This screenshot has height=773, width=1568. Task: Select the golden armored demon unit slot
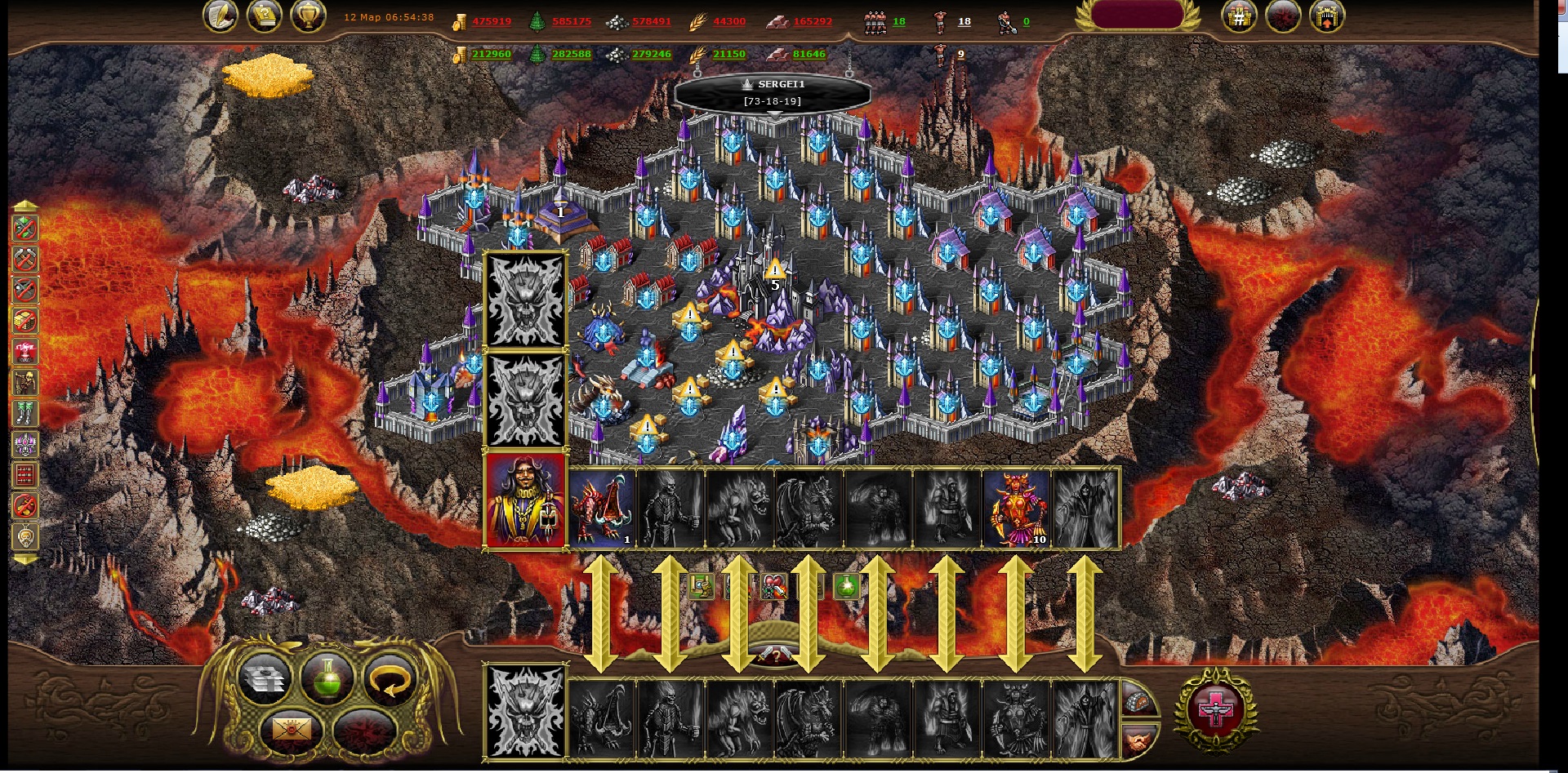(x=1016, y=508)
